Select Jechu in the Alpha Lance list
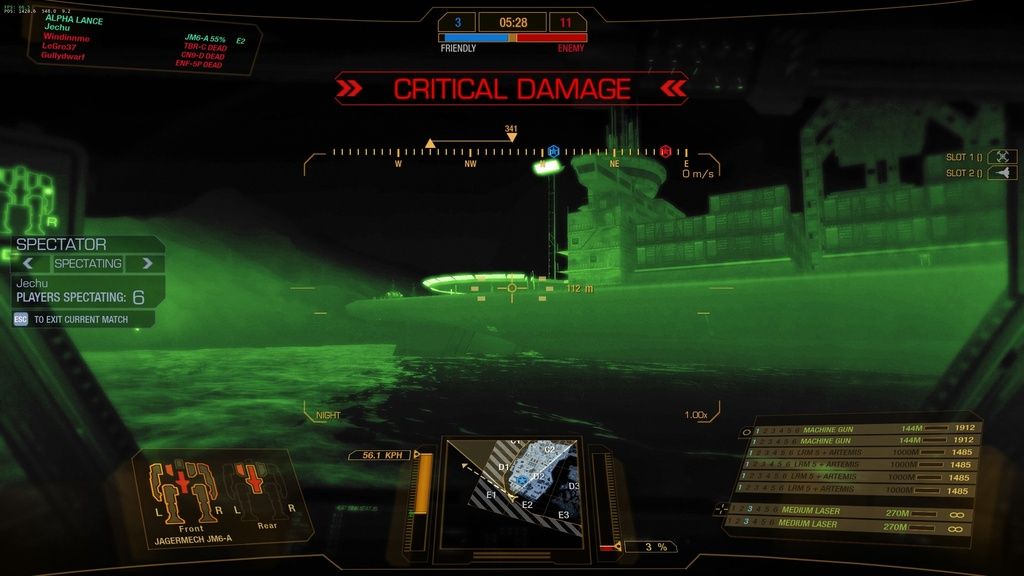The image size is (1024, 576). tap(58, 29)
